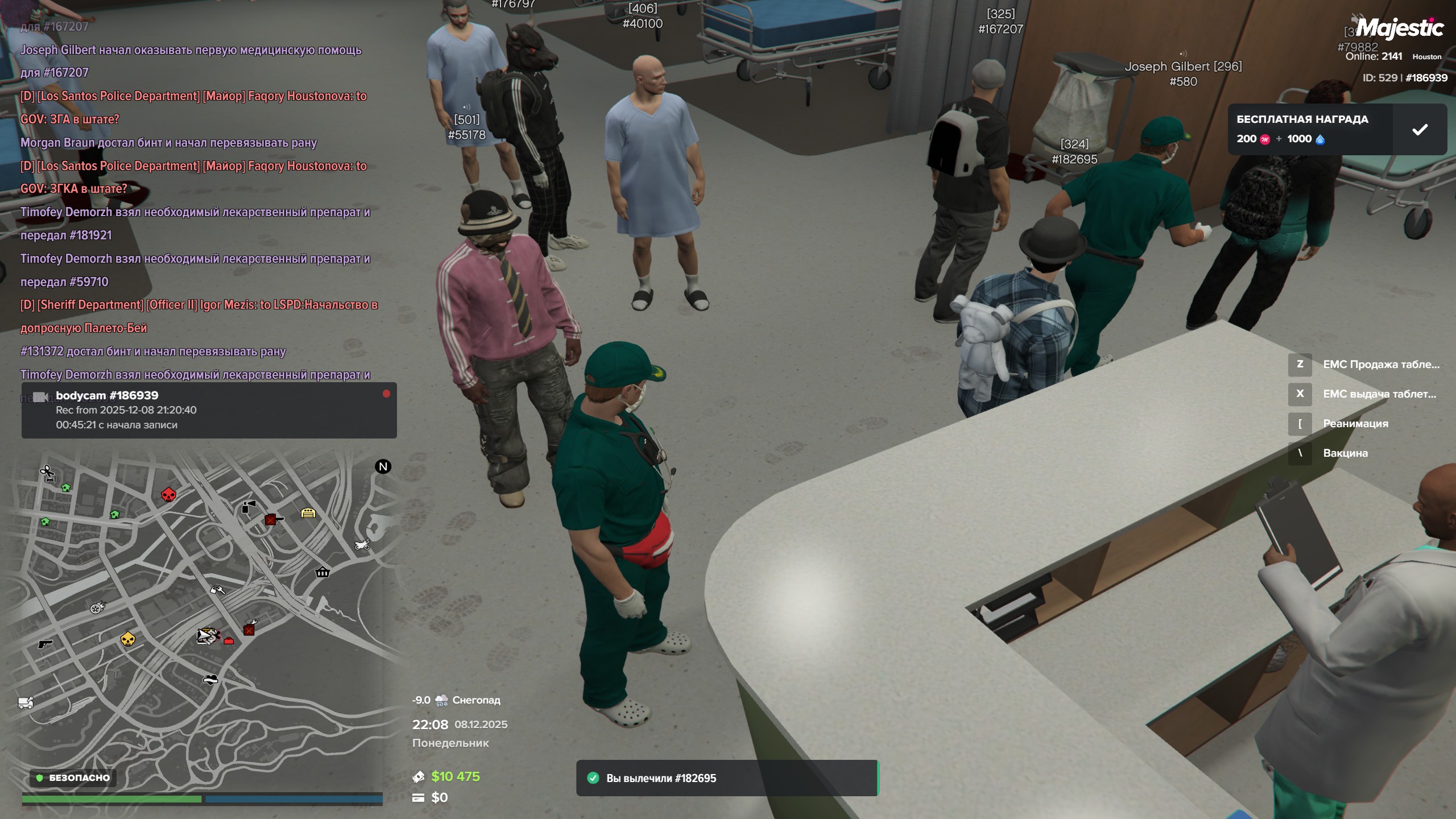This screenshot has height=819, width=1456.
Task: Click the yellow garage map marker
Action: pyautogui.click(x=308, y=513)
